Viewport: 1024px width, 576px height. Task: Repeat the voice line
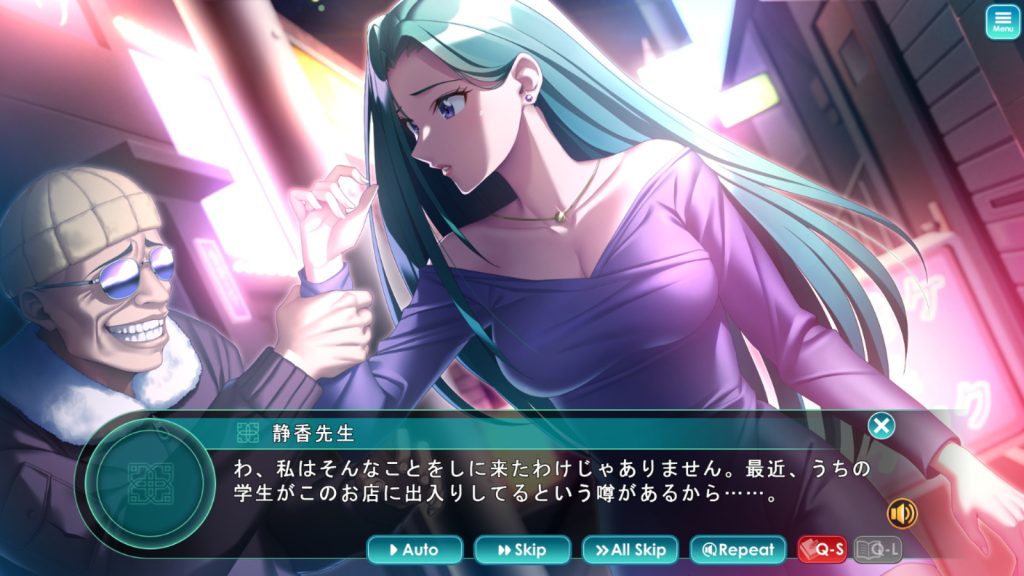click(x=738, y=550)
